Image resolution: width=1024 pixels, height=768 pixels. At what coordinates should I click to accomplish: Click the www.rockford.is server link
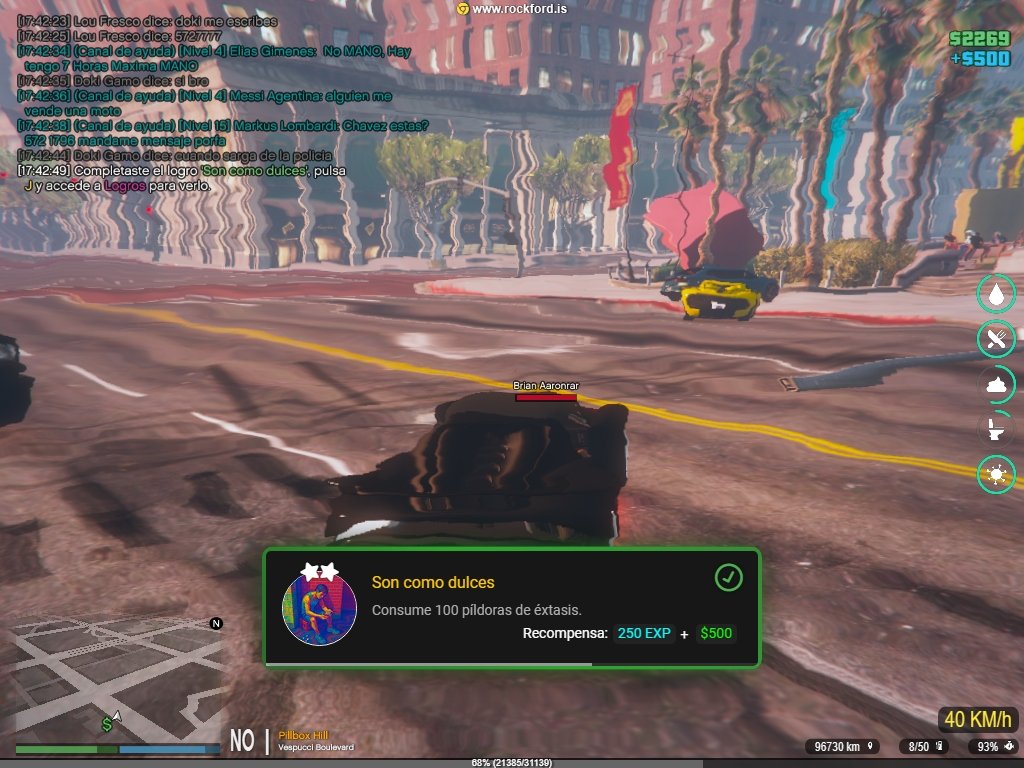pyautogui.click(x=513, y=9)
